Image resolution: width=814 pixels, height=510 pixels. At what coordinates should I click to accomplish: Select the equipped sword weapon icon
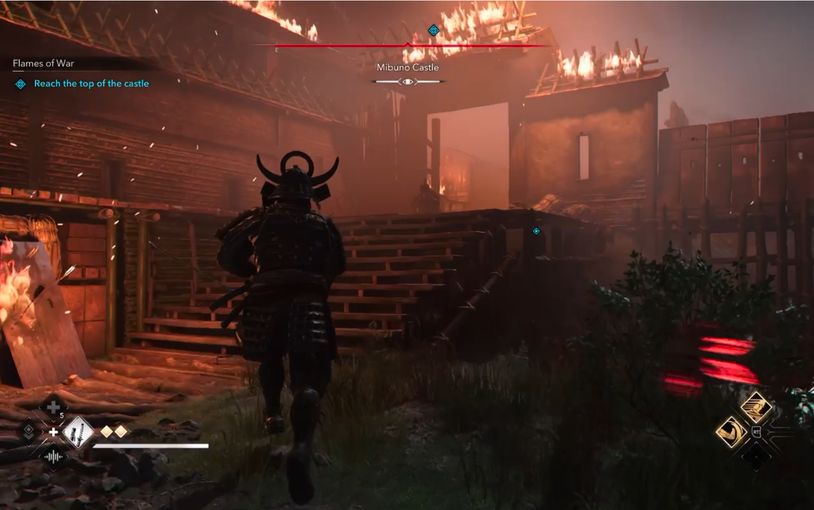pyautogui.click(x=77, y=432)
